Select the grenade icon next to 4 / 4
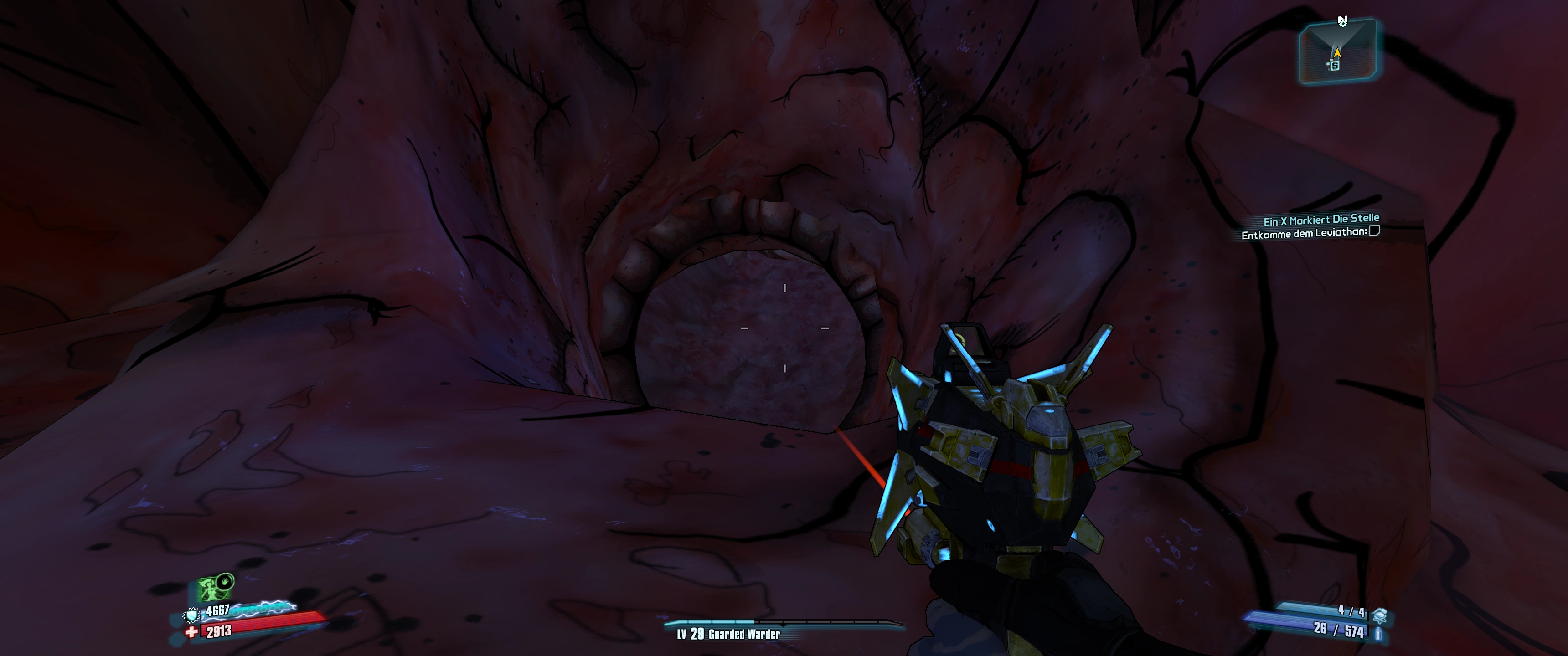 (x=1380, y=616)
